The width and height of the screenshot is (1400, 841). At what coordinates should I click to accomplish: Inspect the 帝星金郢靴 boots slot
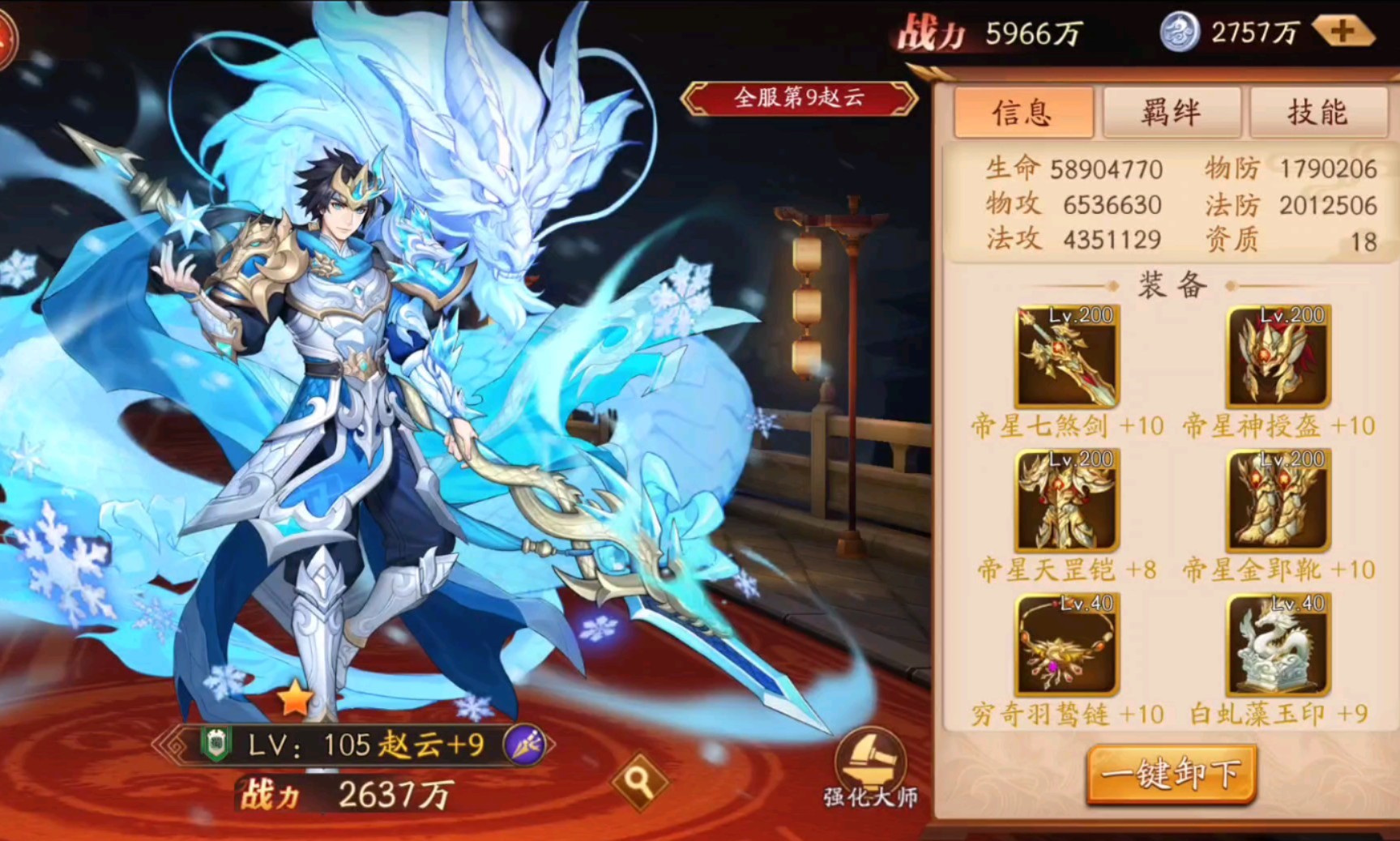[x=1278, y=501]
